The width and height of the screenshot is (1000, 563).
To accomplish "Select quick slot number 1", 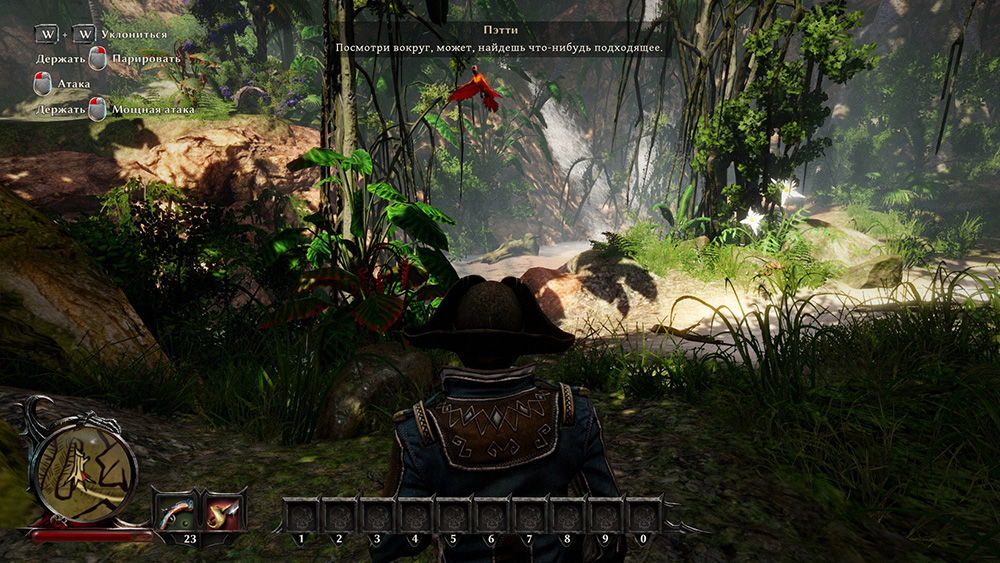I will pyautogui.click(x=300, y=515).
